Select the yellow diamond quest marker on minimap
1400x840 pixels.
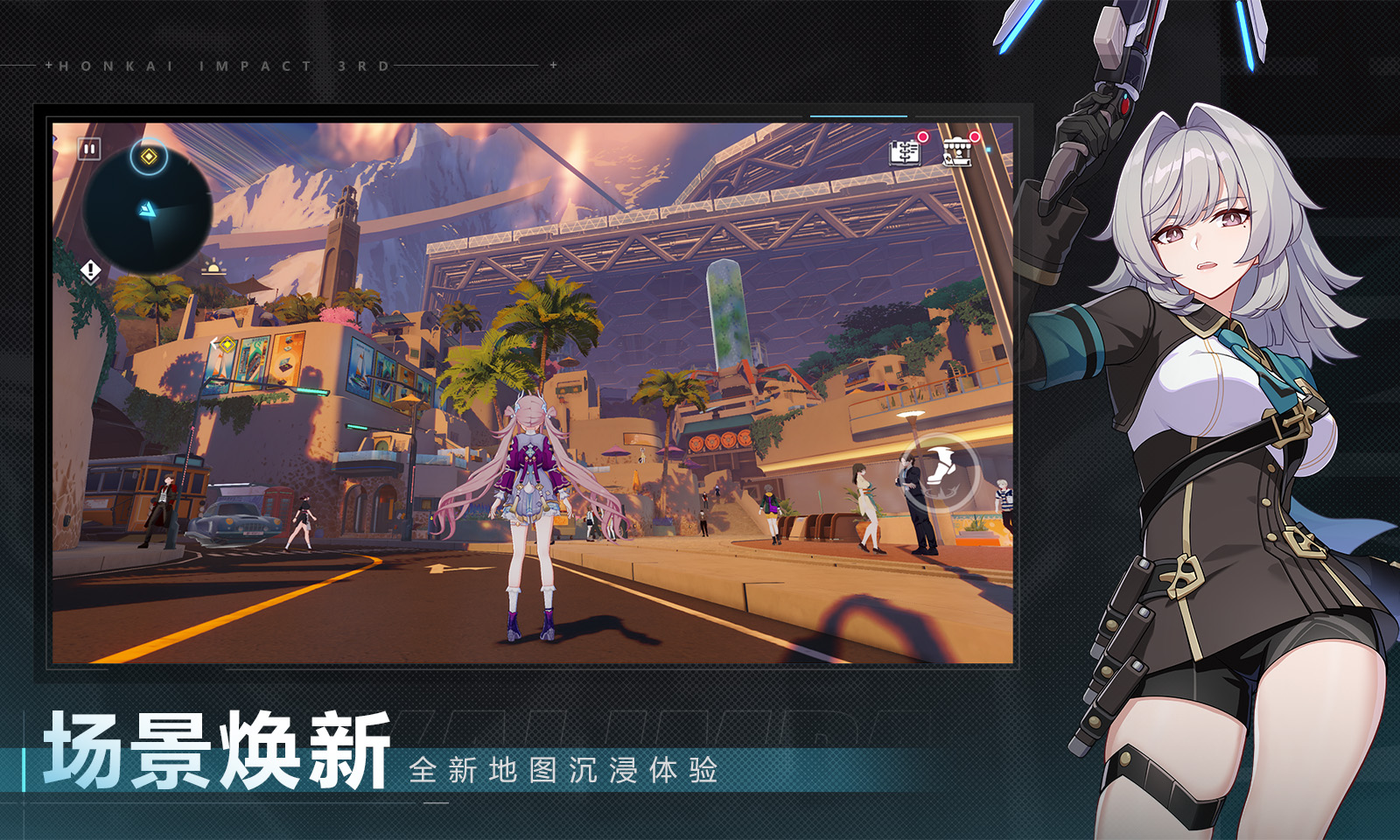(149, 157)
